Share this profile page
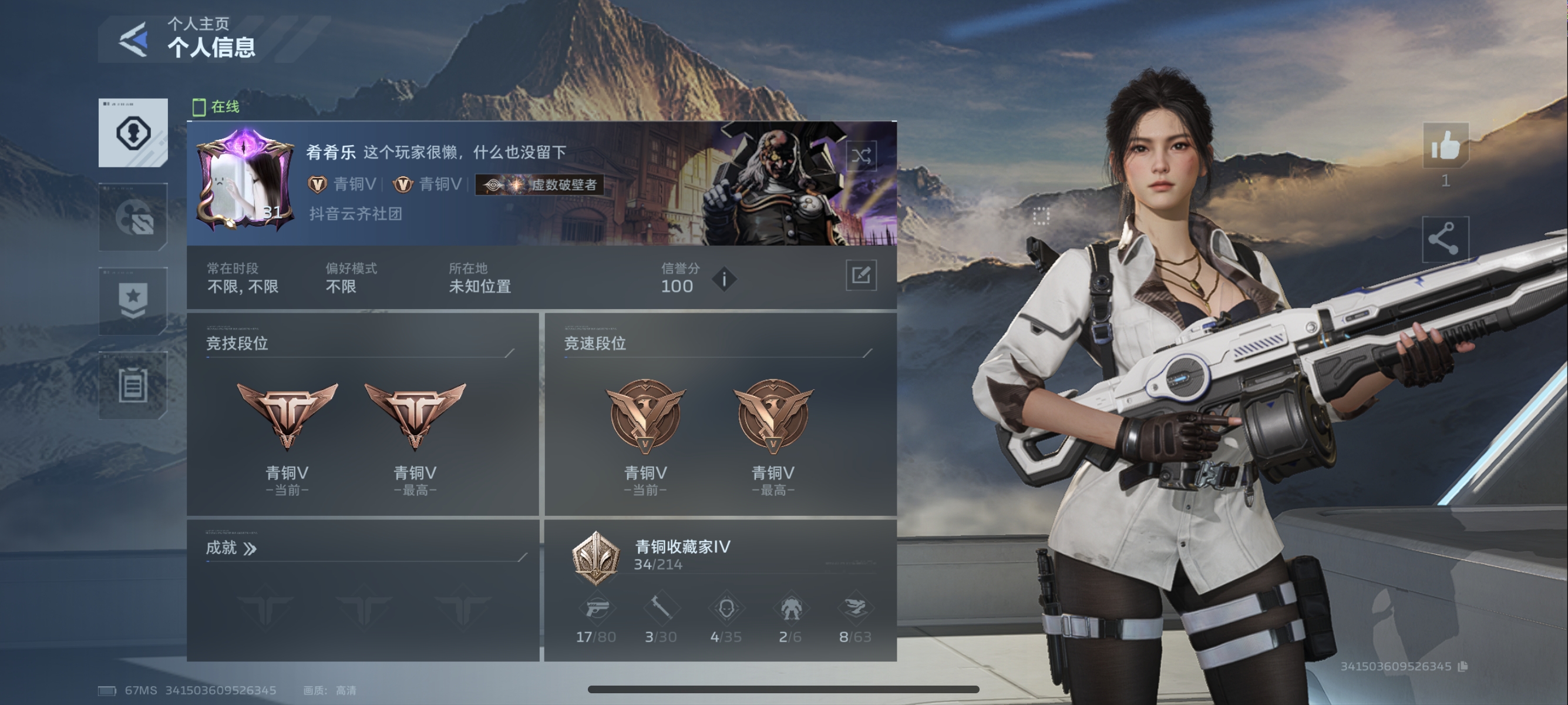The image size is (1568, 705). pos(1445,239)
